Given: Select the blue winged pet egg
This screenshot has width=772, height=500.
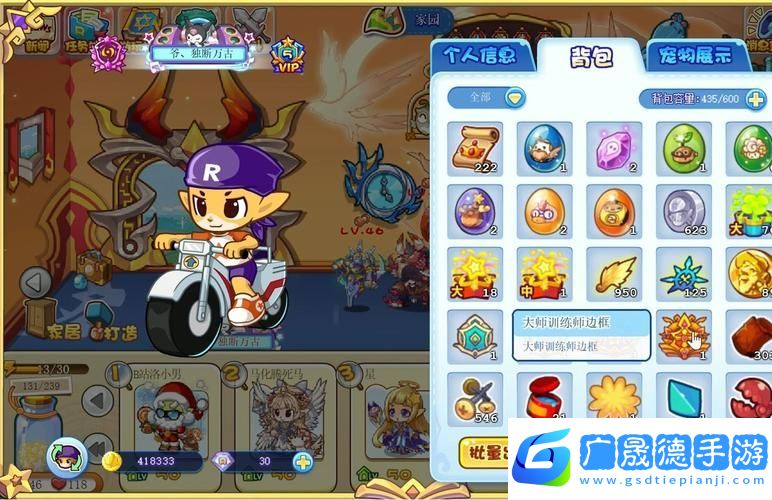Looking at the screenshot, I should tap(544, 149).
